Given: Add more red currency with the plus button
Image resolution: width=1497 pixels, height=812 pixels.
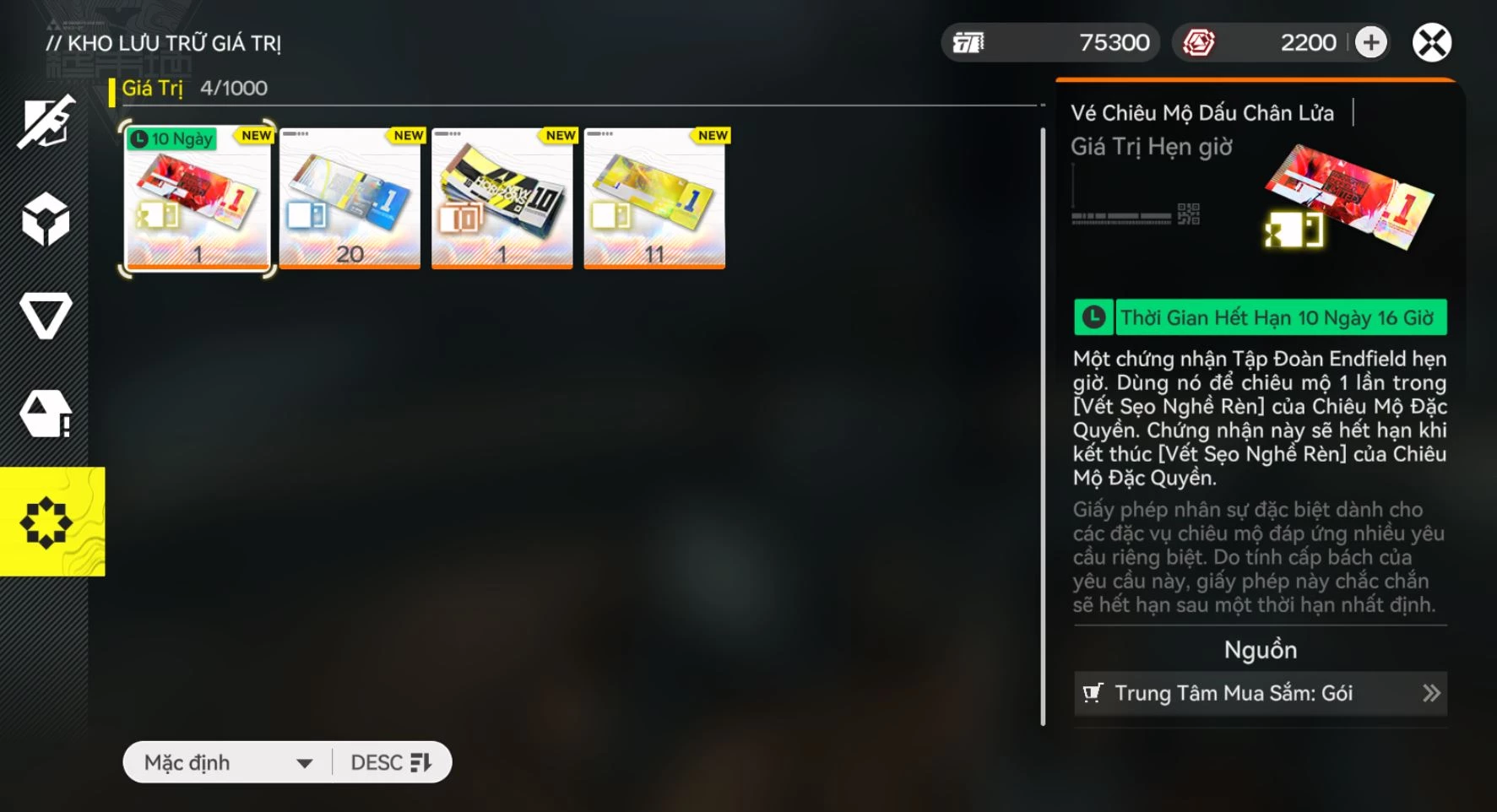Looking at the screenshot, I should tap(1370, 43).
